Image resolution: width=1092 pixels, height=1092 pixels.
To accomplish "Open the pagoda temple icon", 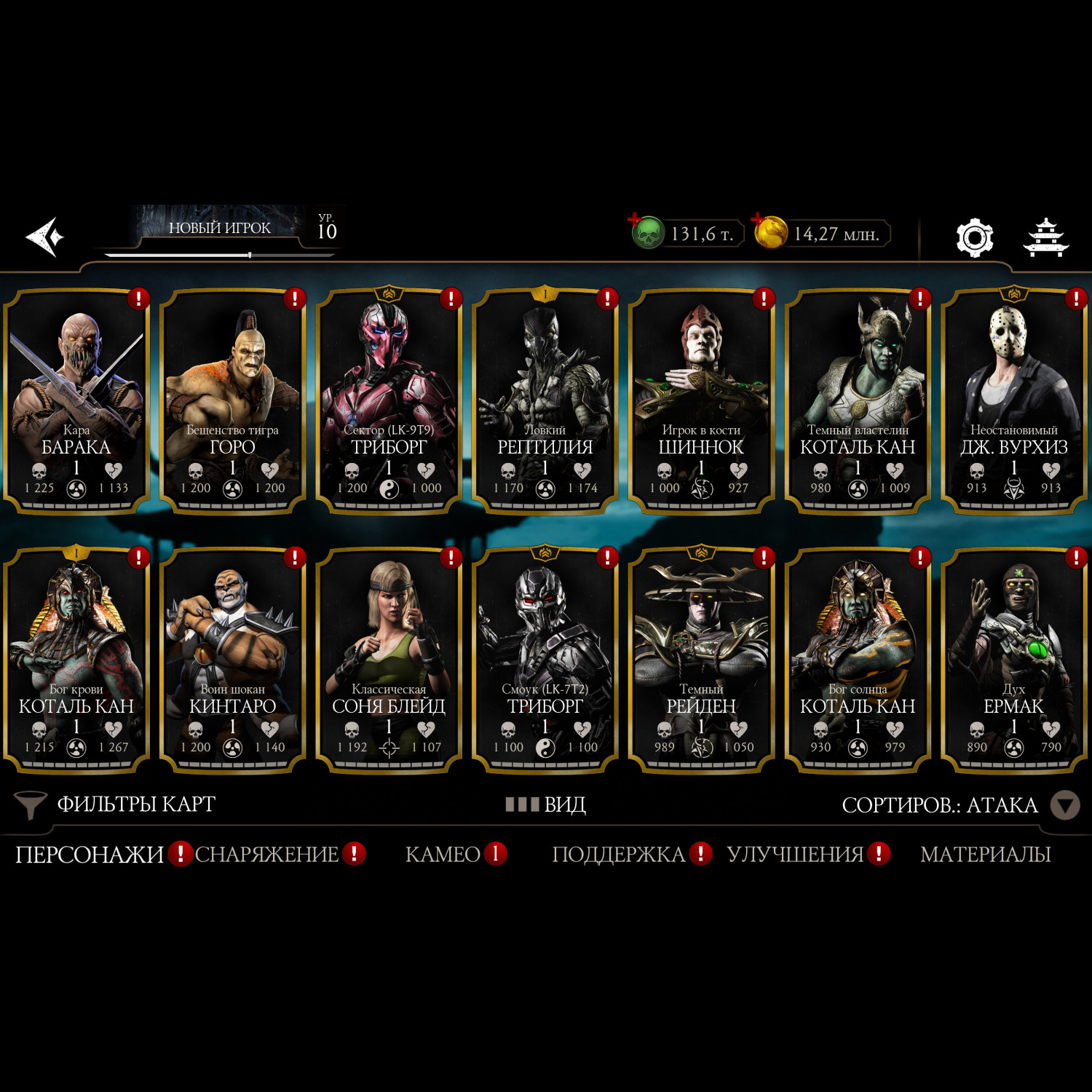I will [1045, 237].
